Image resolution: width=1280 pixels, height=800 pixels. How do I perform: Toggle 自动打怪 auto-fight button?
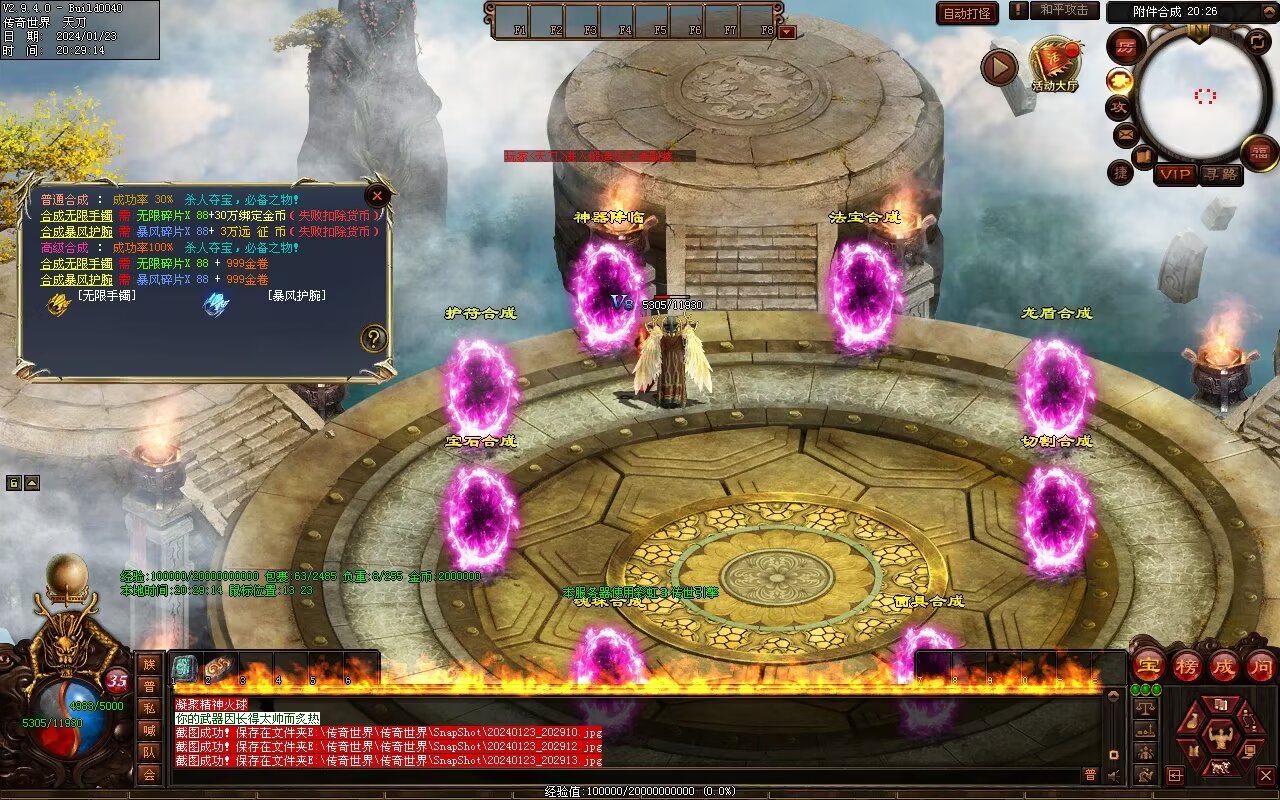[967, 13]
